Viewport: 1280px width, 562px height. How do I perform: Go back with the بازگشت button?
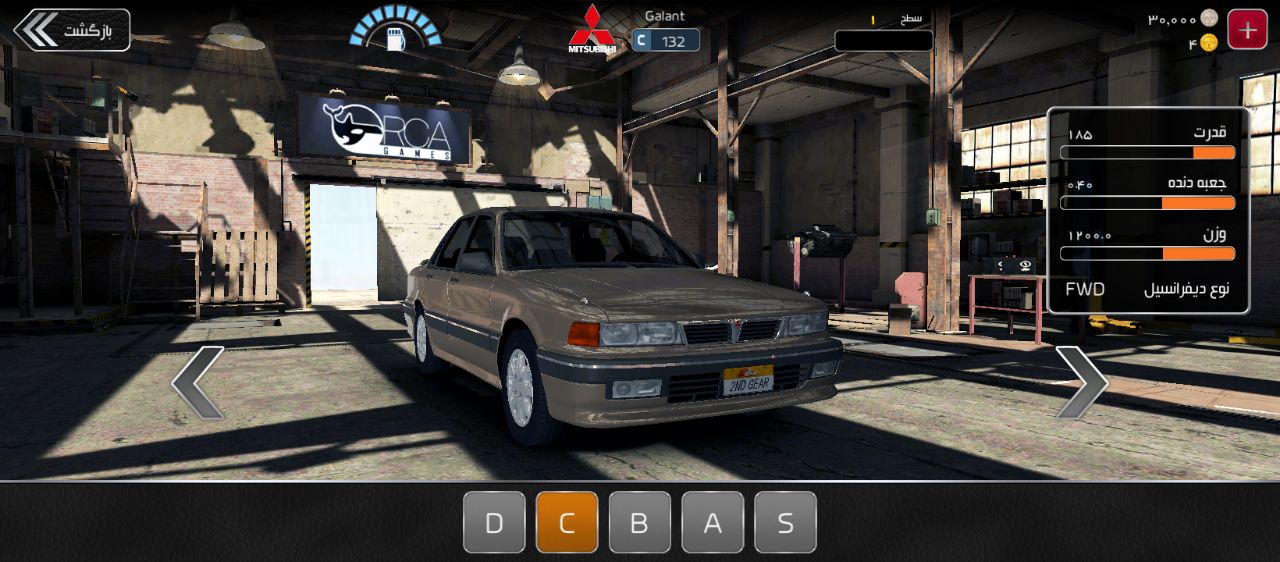pos(72,30)
